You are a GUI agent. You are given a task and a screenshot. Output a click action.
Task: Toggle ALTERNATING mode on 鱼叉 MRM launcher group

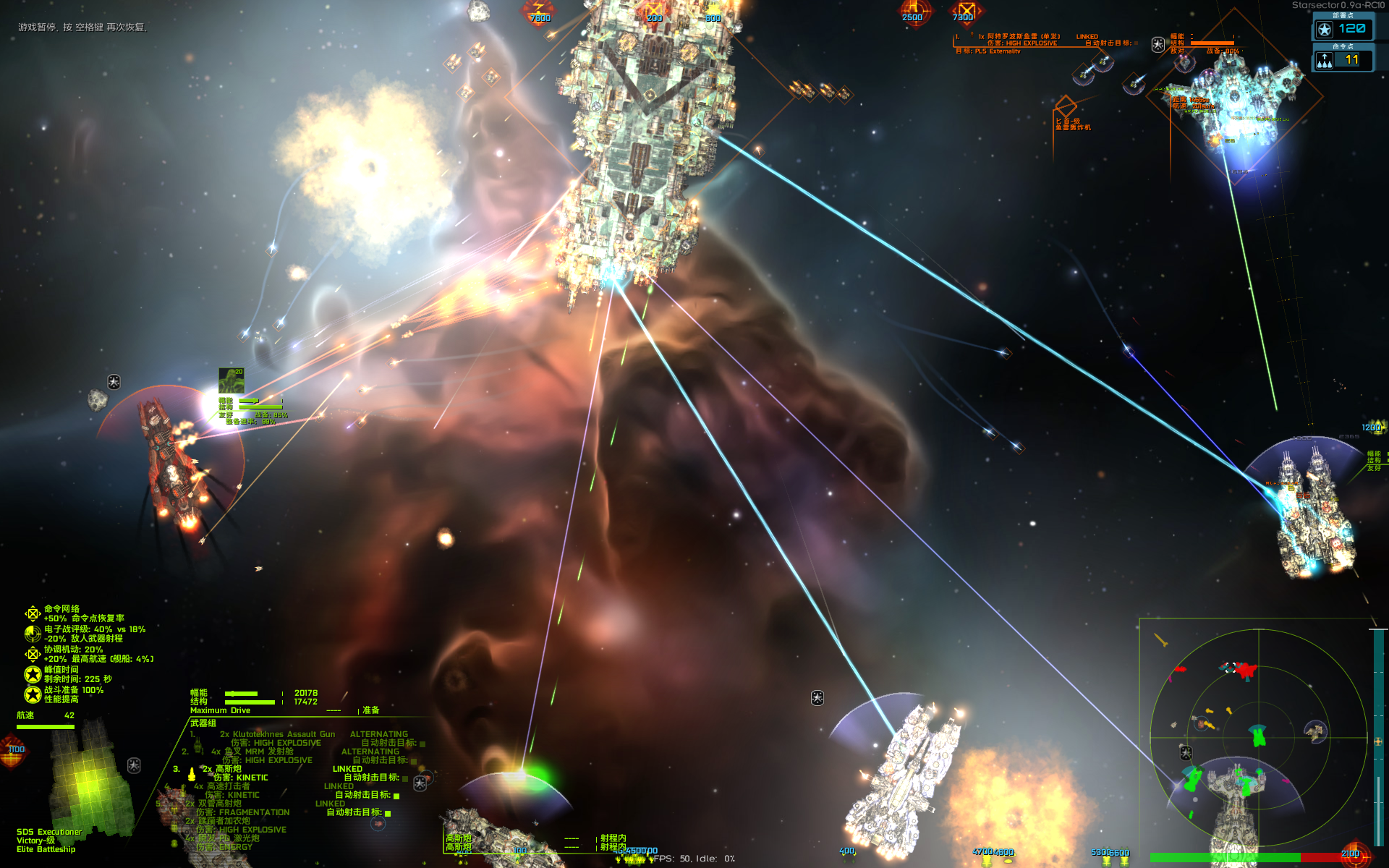pos(370,752)
